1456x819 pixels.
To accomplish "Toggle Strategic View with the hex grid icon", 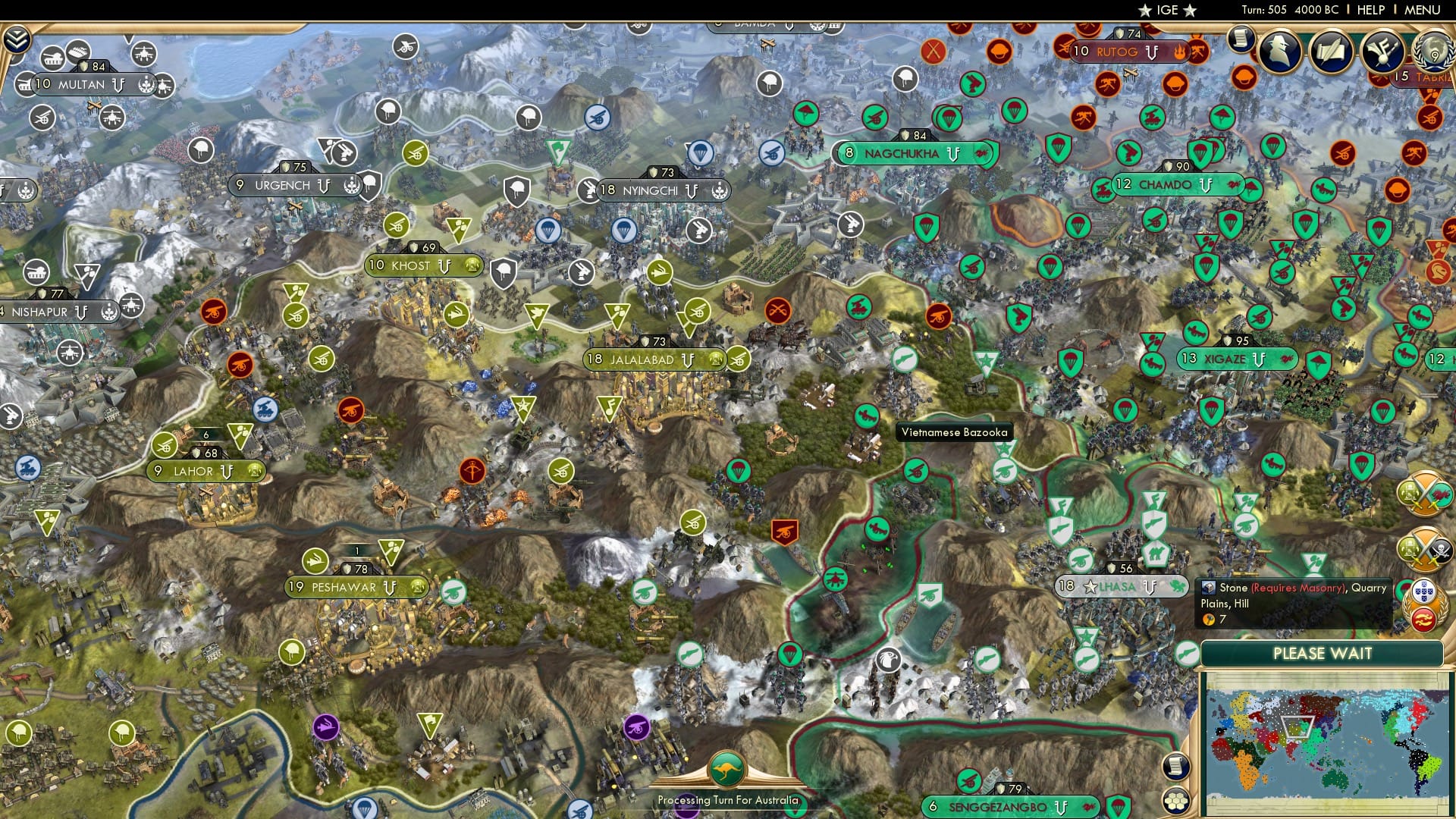I will tap(1176, 801).
